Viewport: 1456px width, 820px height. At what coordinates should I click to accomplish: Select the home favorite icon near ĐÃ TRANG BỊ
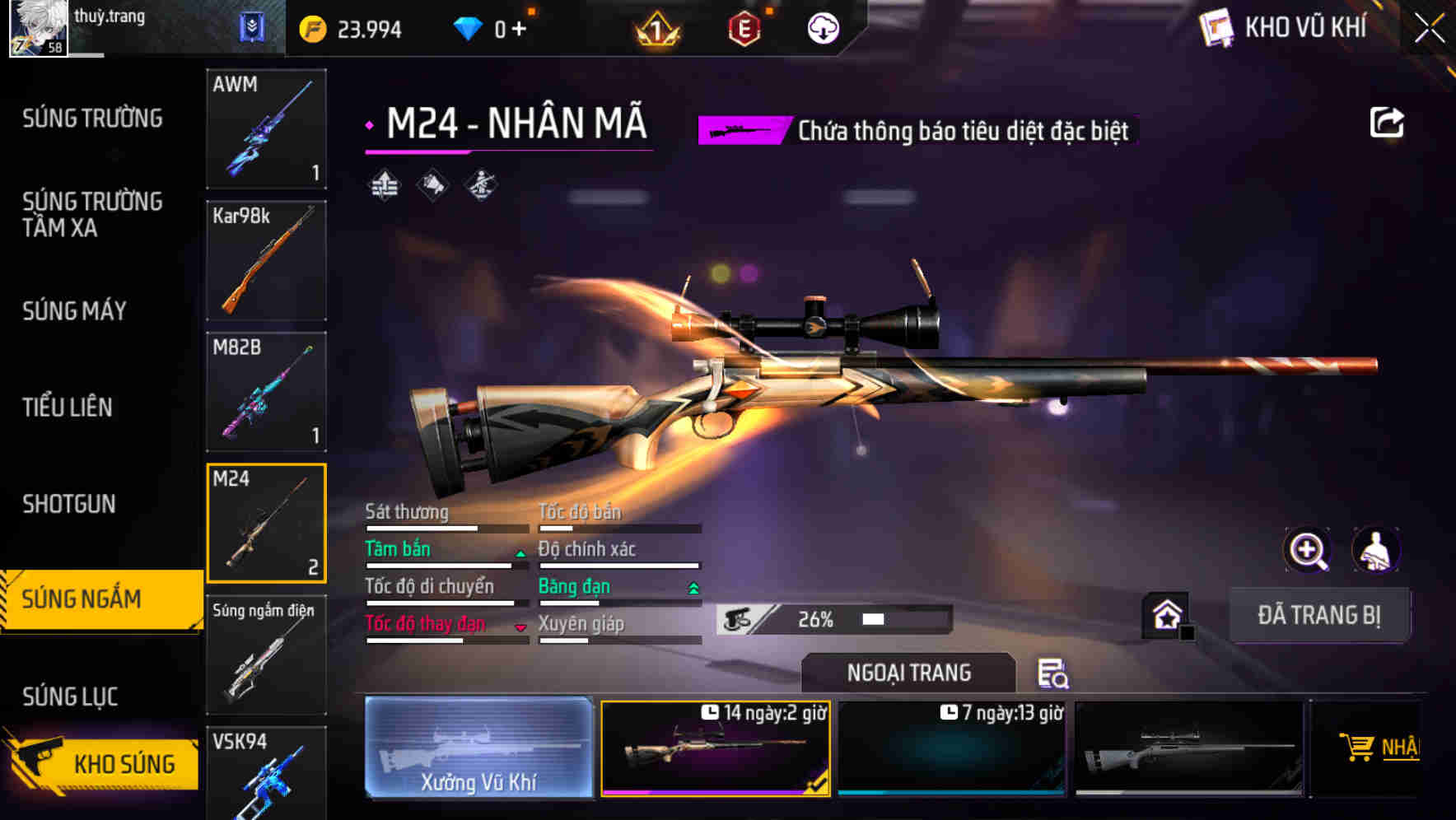coord(1167,613)
